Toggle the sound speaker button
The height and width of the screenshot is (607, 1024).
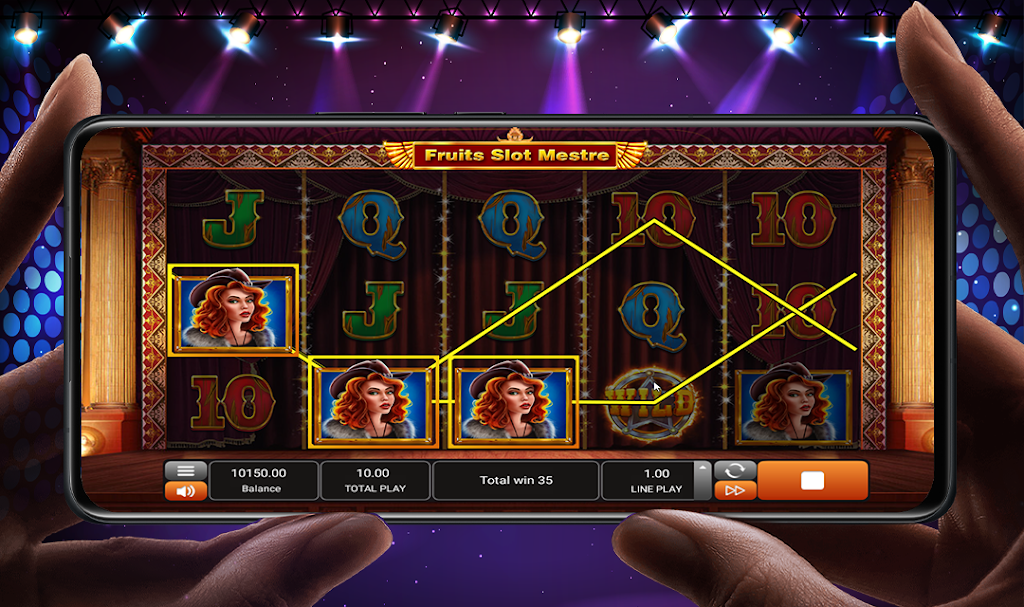185,491
